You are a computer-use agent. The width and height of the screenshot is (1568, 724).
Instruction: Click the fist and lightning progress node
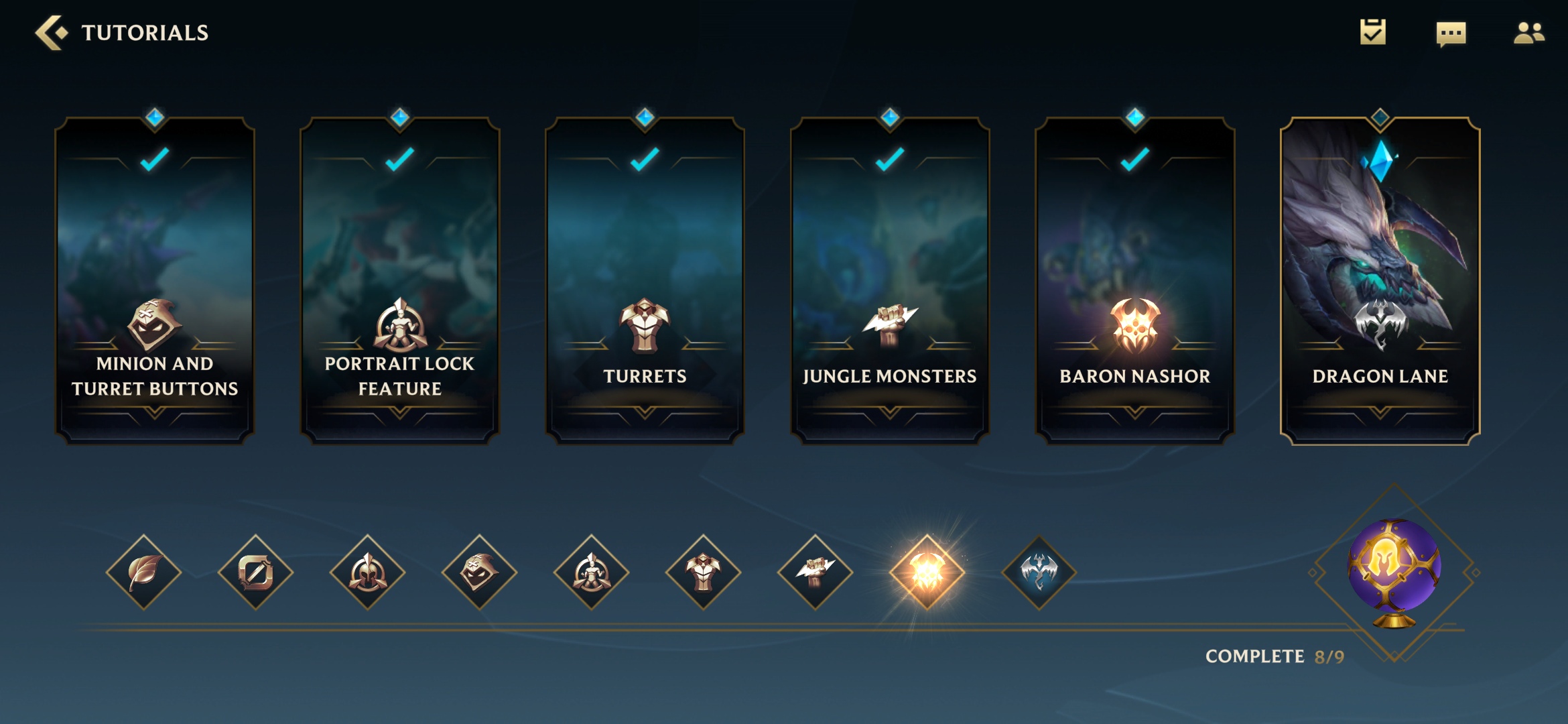coord(815,572)
